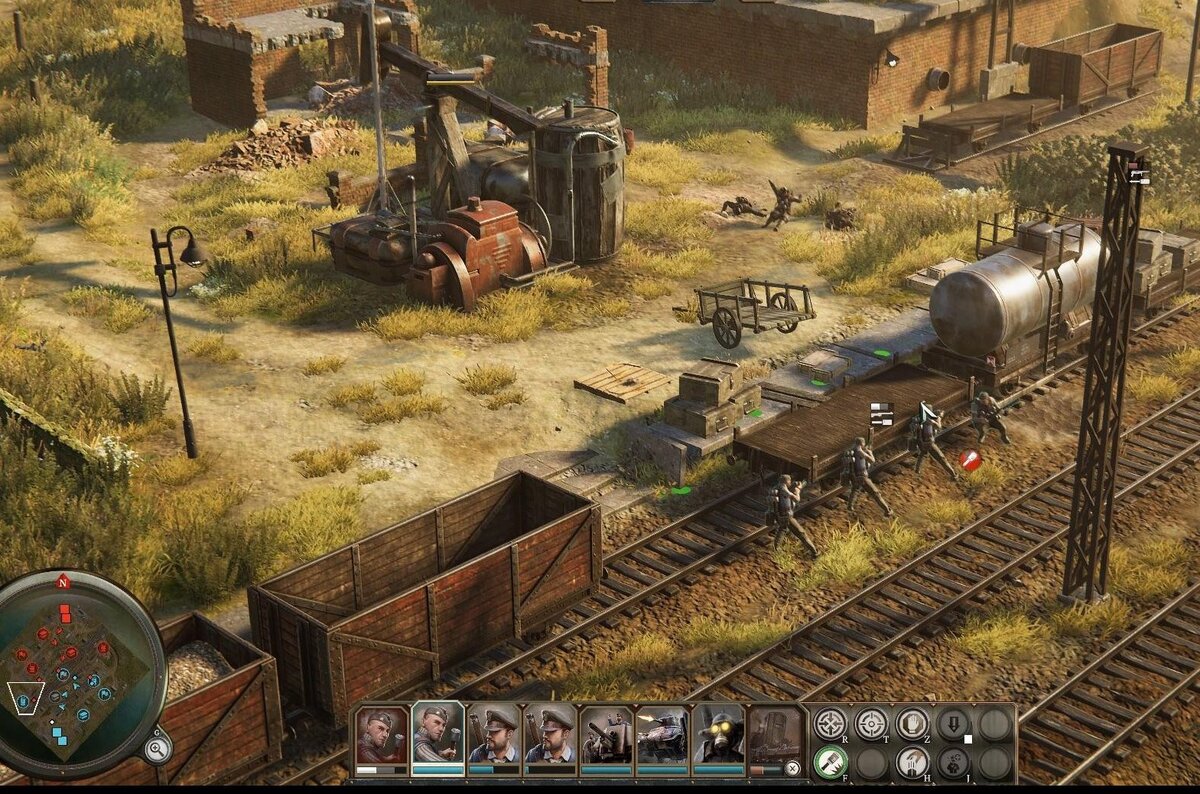Select the firing mech unit portrait
Screen dimensions: 1200x794
point(662,736)
